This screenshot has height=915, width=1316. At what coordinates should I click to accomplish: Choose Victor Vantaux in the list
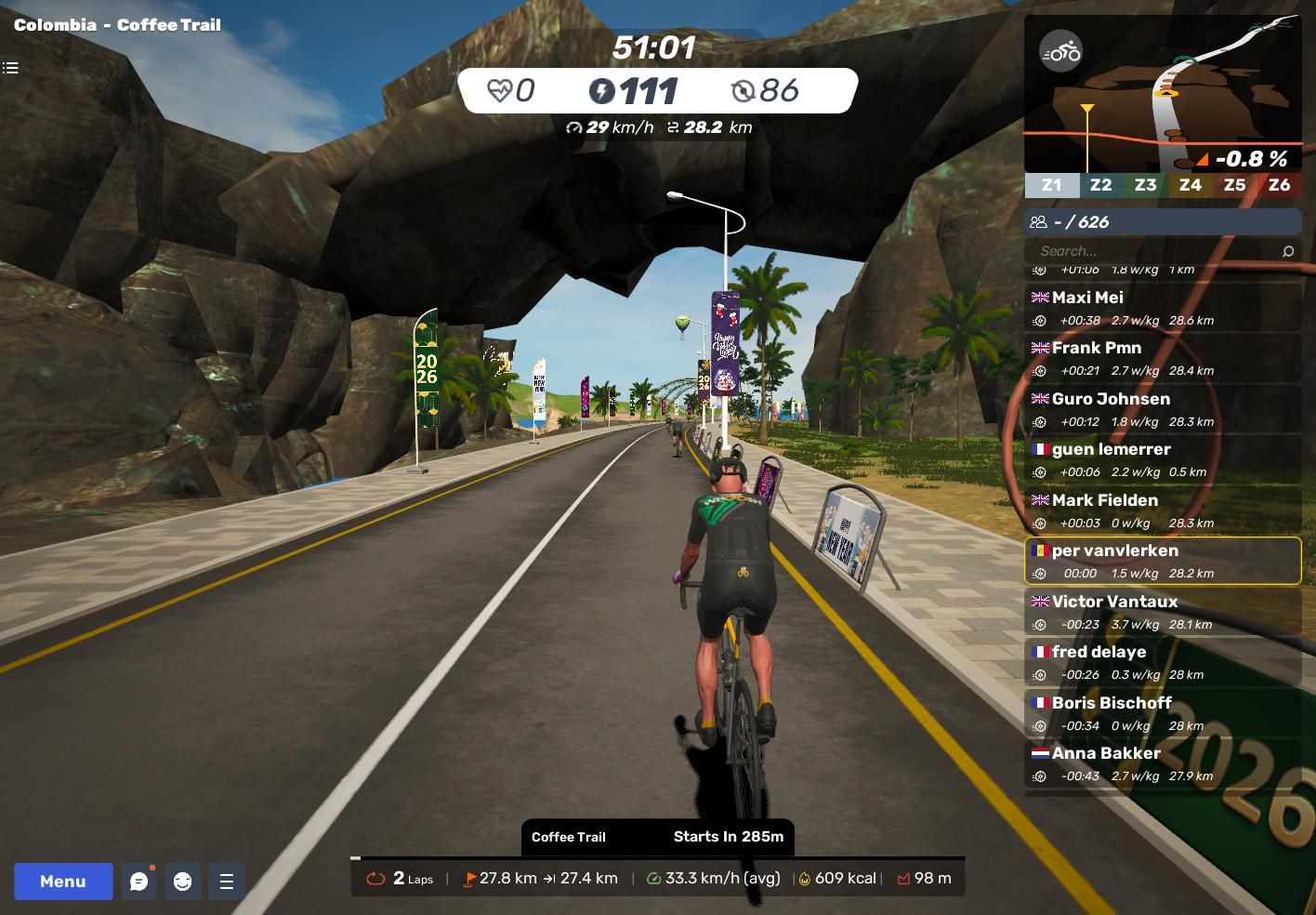1162,612
